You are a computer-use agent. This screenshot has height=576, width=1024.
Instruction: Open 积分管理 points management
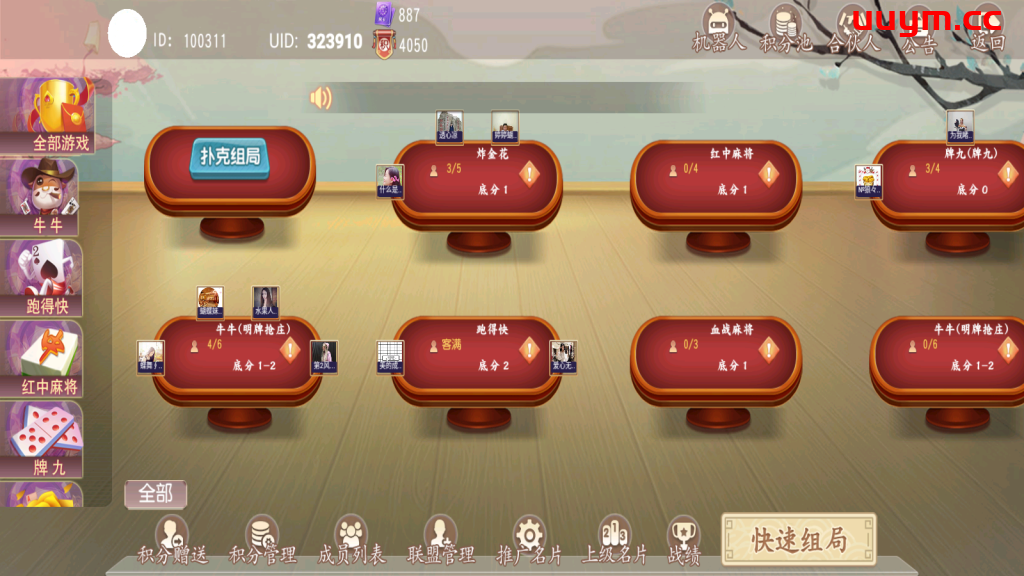tap(262, 541)
